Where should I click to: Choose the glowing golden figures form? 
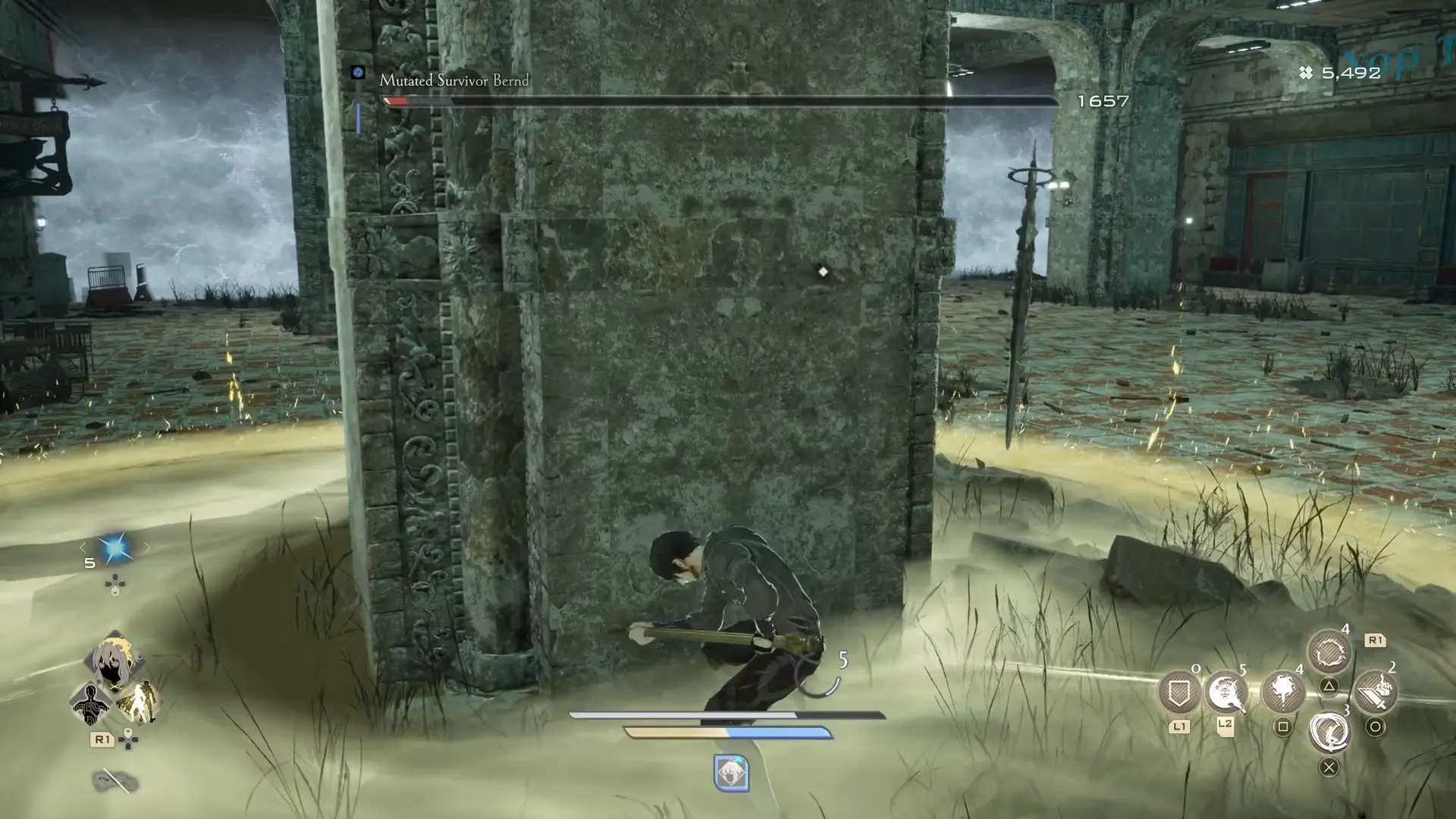138,702
